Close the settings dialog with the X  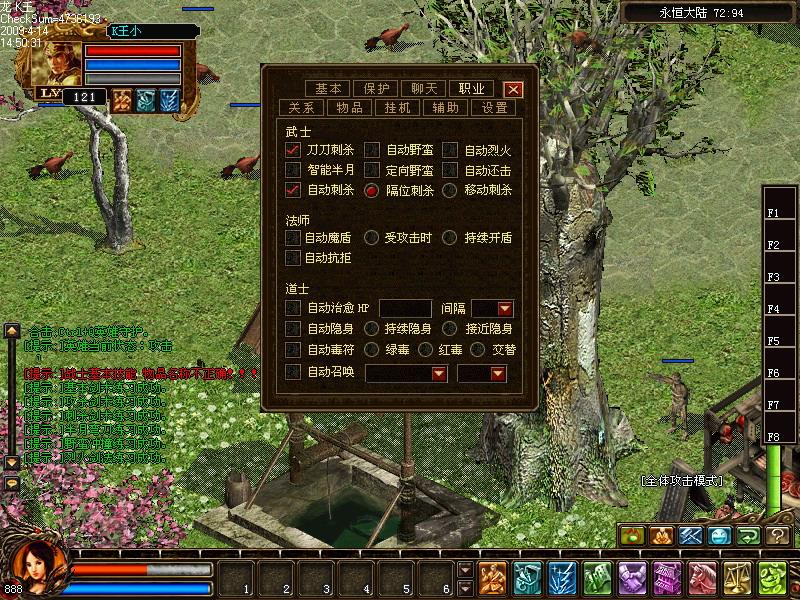513,88
